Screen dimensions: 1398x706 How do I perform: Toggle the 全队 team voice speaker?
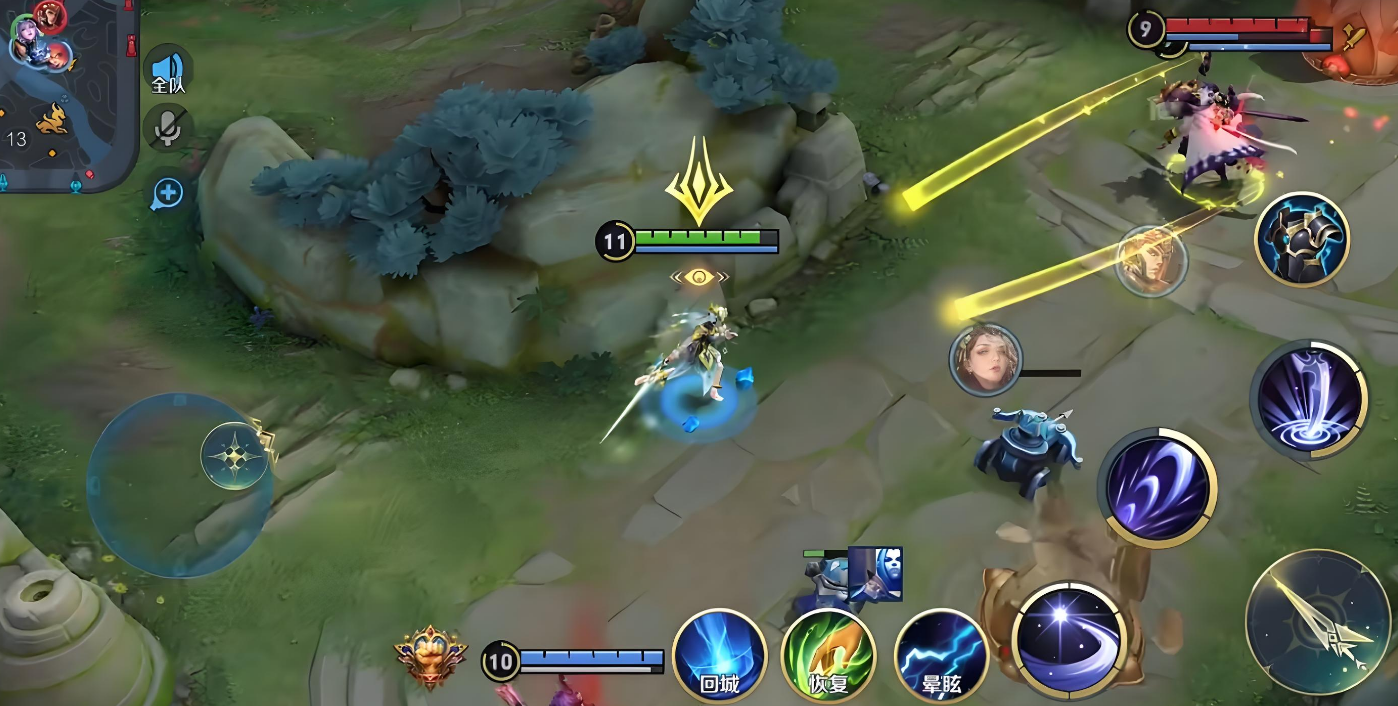pyautogui.click(x=168, y=72)
